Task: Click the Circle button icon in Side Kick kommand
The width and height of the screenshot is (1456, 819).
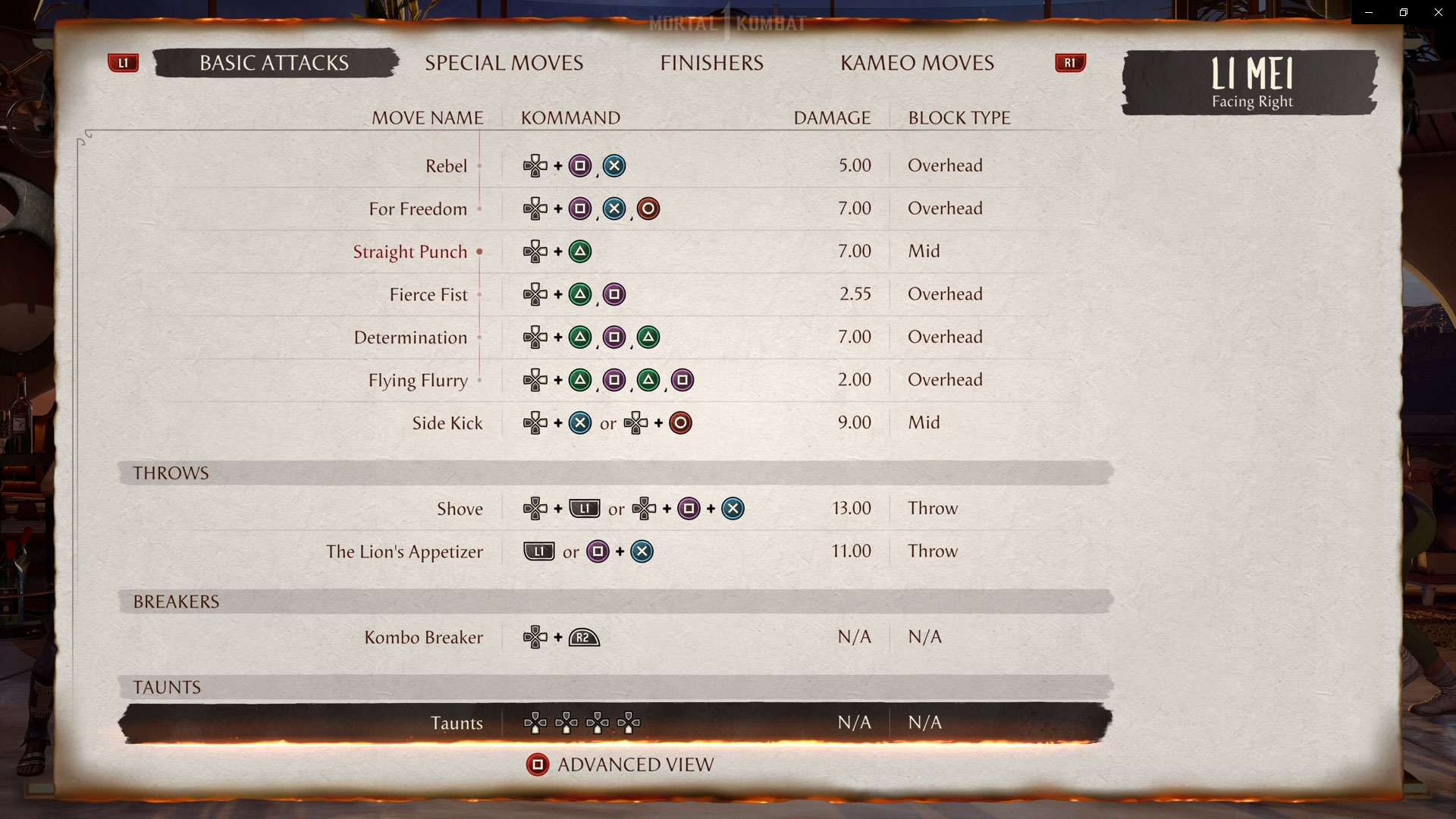Action: (680, 423)
